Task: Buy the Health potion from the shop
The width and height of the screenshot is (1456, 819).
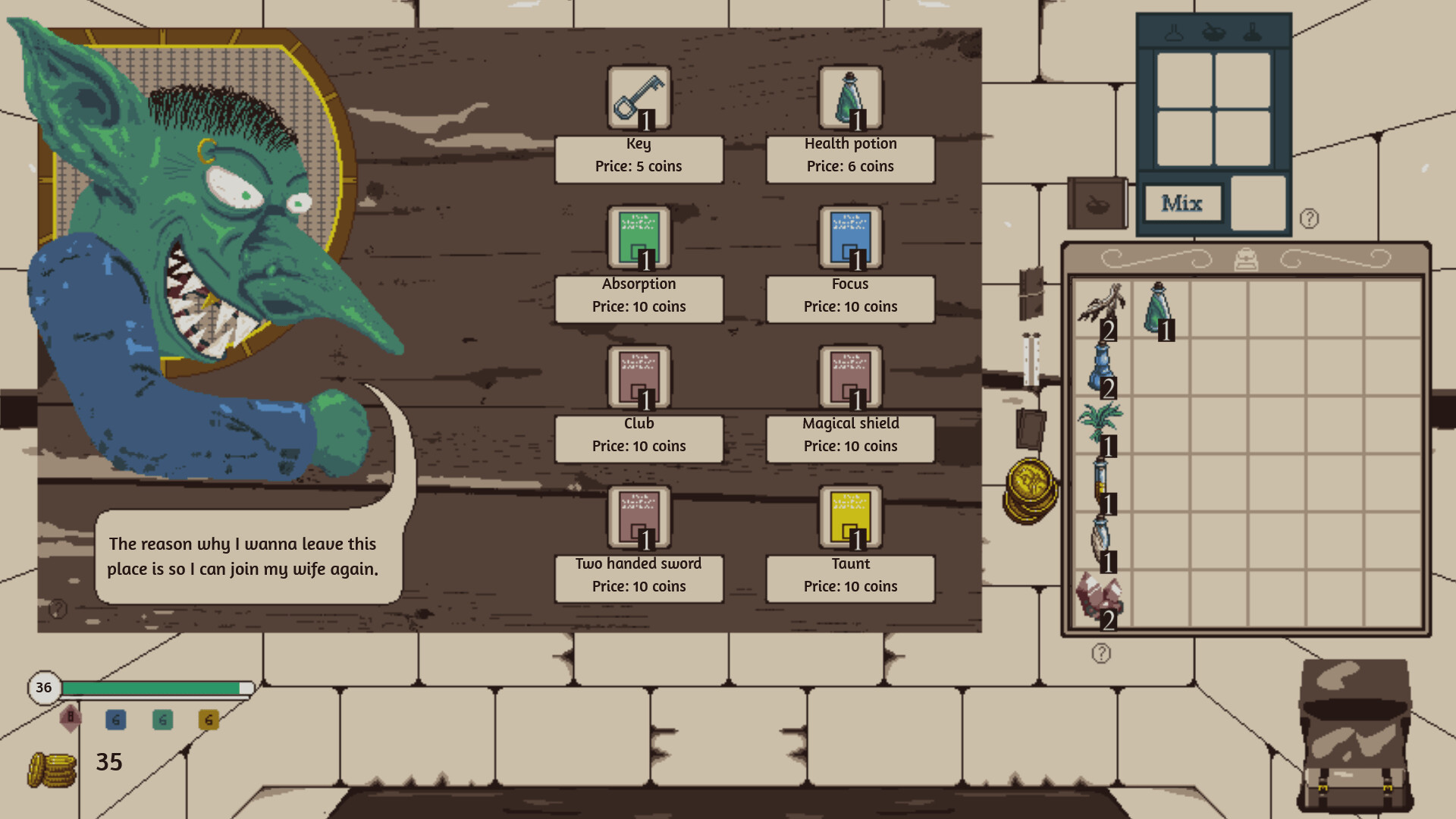Action: click(x=850, y=97)
